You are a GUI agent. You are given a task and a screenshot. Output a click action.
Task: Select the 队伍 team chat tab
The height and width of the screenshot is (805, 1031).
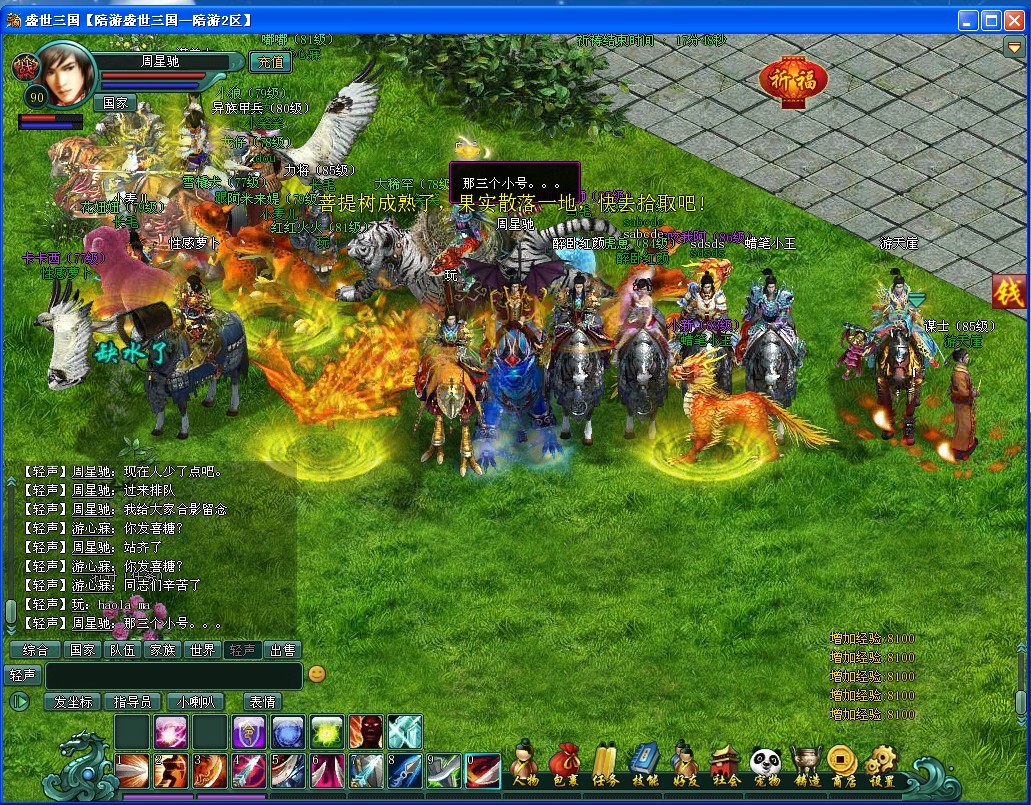[x=122, y=650]
